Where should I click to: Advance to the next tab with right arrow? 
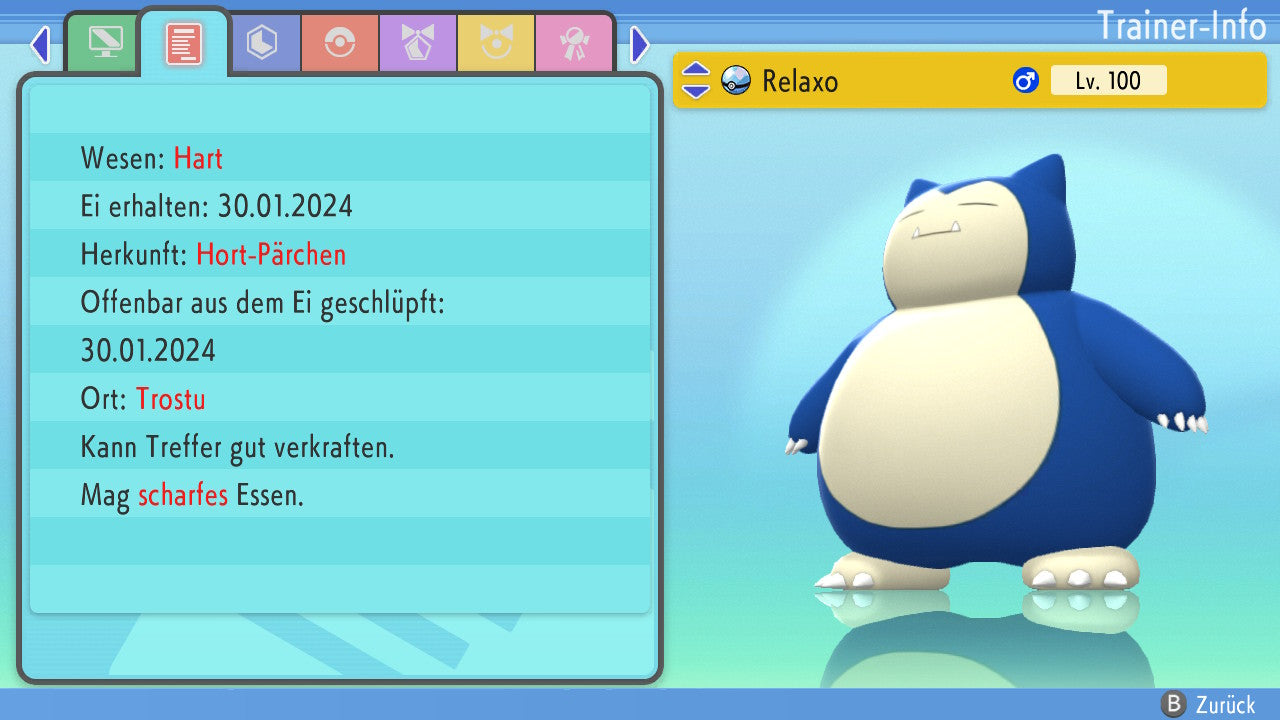(x=640, y=45)
